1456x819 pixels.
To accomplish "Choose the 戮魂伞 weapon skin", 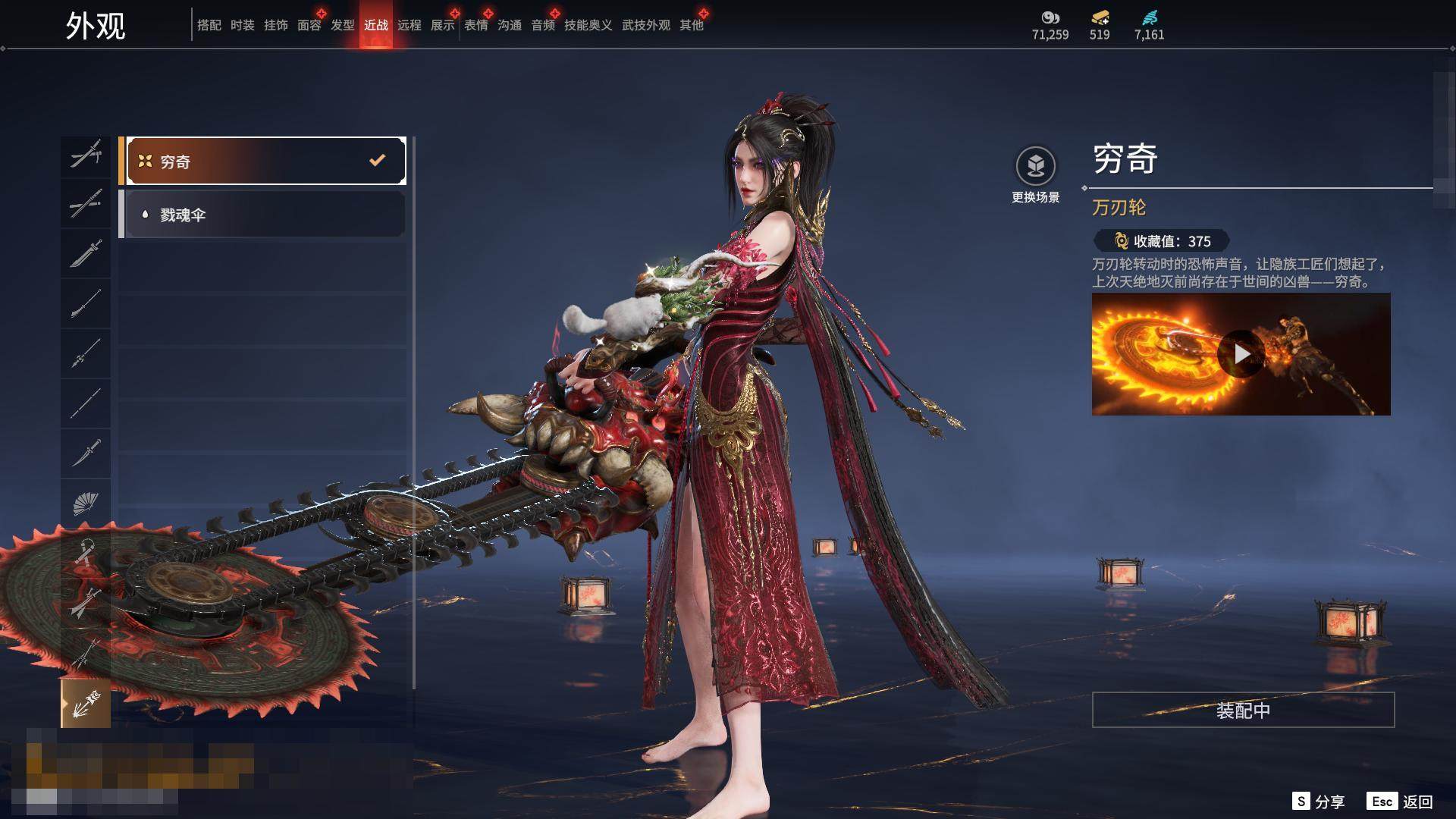I will [262, 215].
